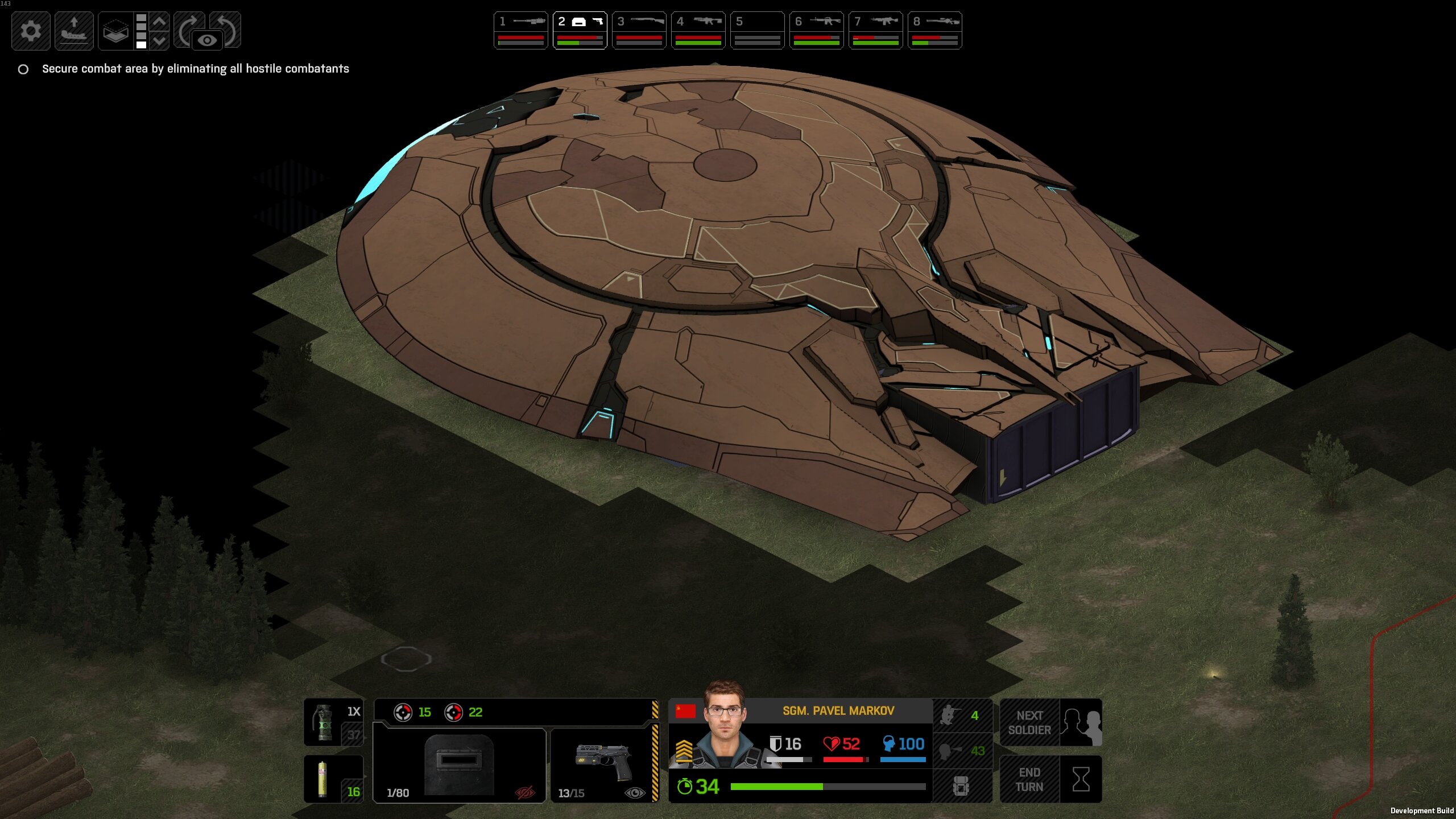The height and width of the screenshot is (819, 1456).
Task: Select soldier 3 with shotgun
Action: point(639,31)
